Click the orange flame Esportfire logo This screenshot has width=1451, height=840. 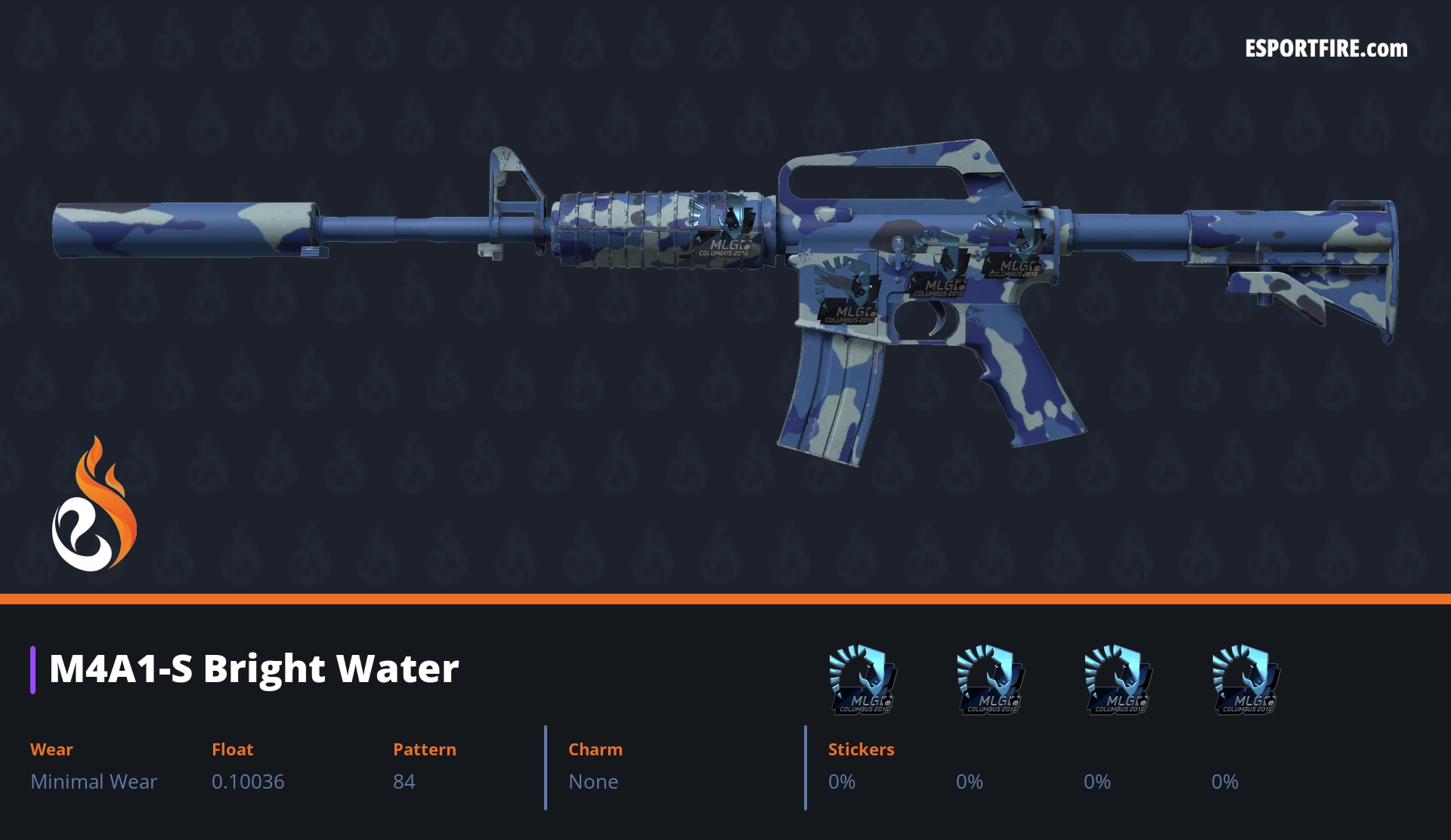coord(94,505)
